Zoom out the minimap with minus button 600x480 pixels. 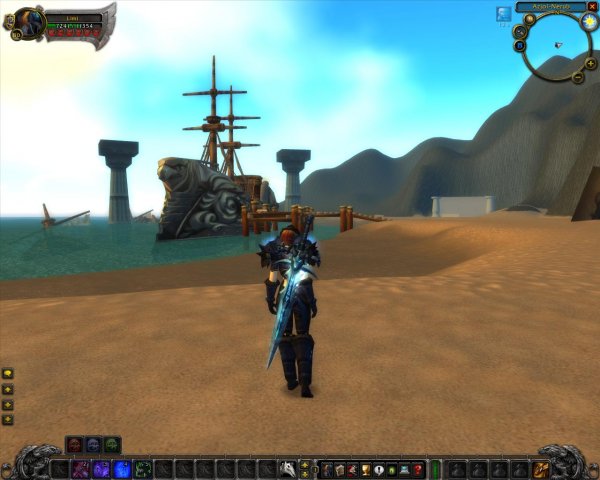click(578, 77)
